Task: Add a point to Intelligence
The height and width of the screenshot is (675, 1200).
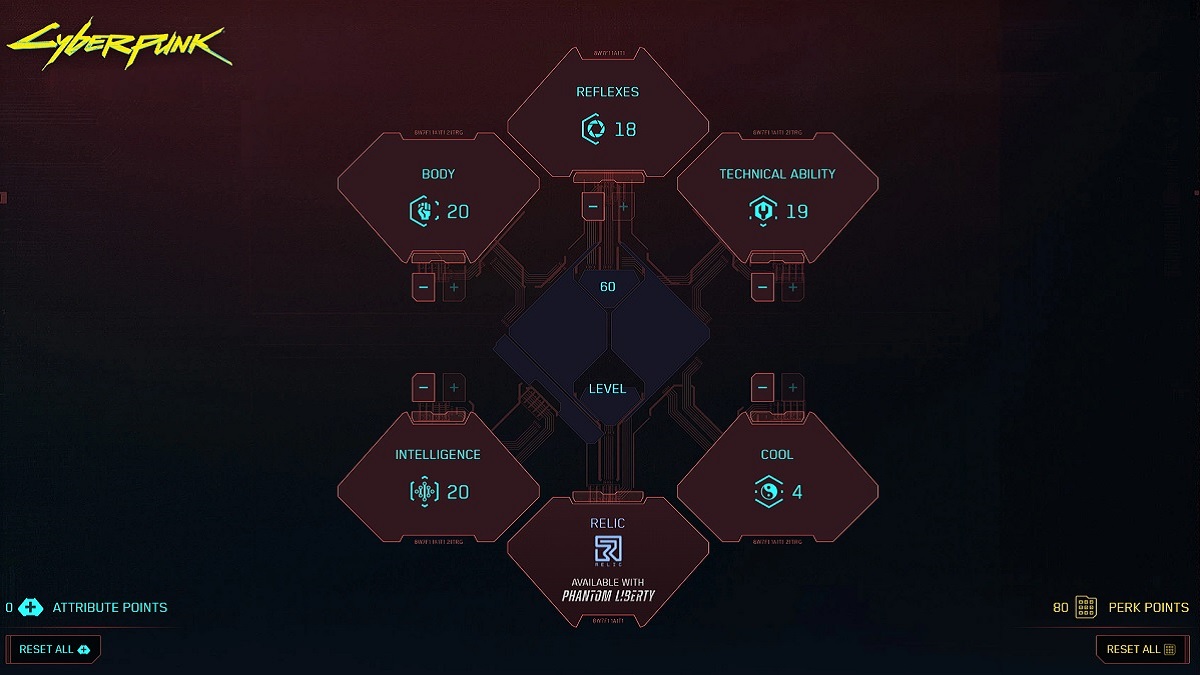Action: [x=454, y=387]
